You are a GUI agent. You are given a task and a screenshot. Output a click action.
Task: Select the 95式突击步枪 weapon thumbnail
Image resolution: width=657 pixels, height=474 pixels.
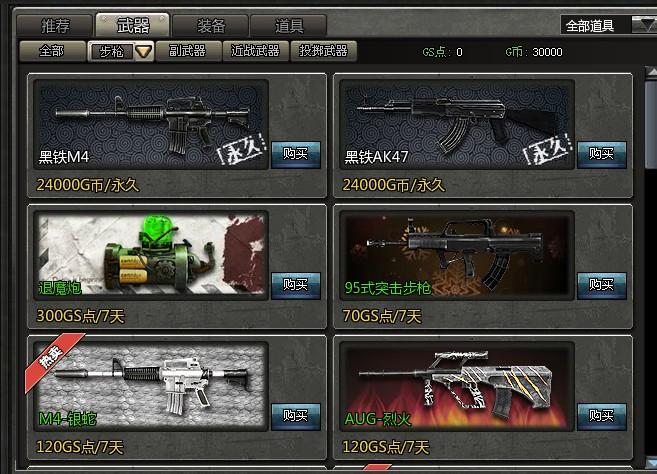455,252
